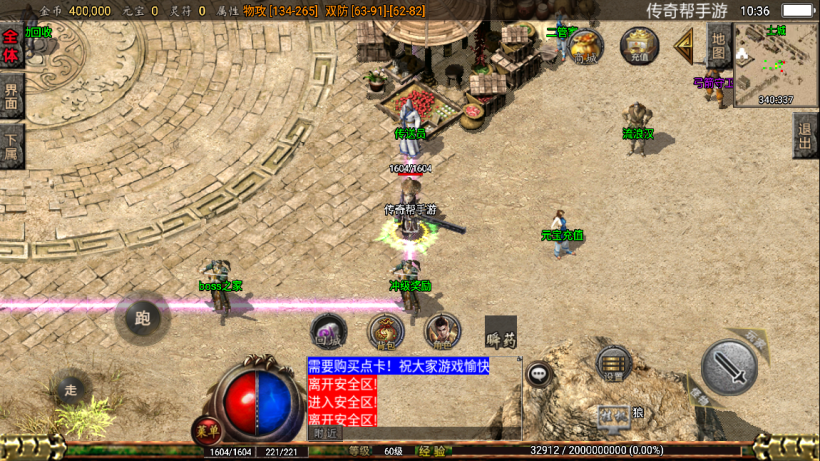Attack with the sword button

pyautogui.click(x=729, y=367)
